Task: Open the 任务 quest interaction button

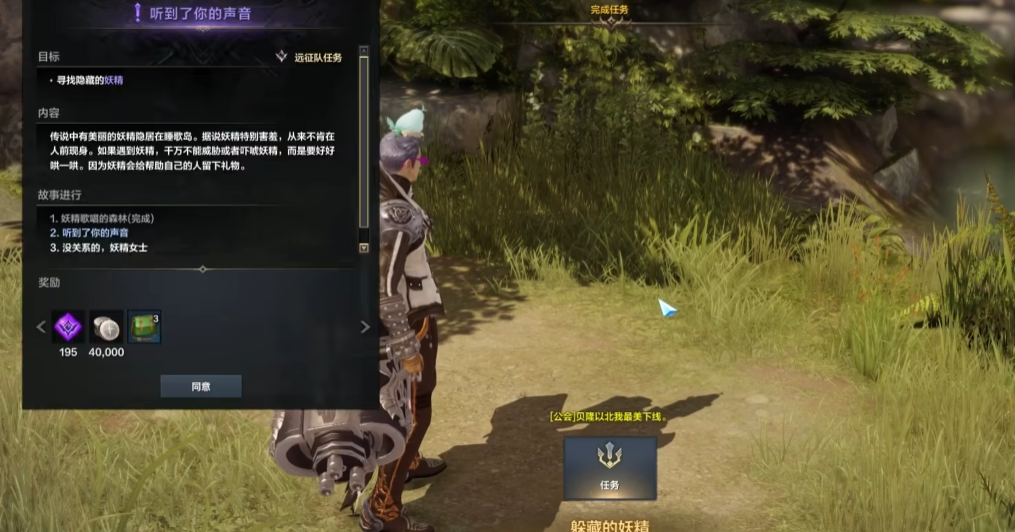Action: coord(609,467)
